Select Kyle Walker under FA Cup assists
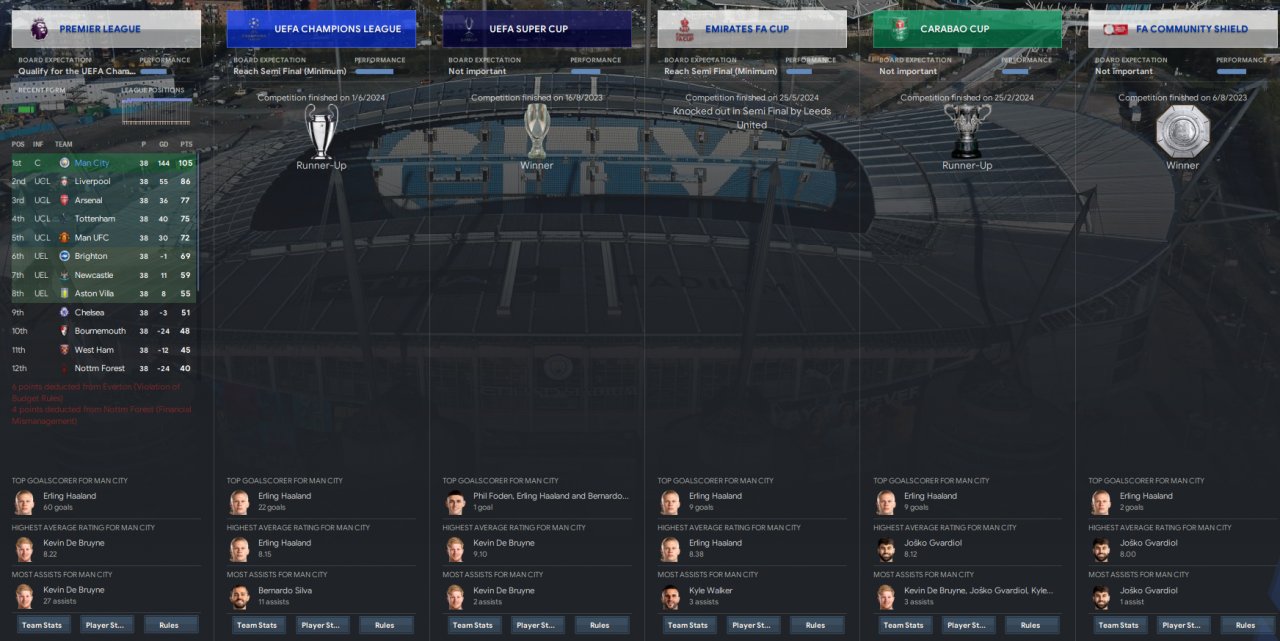 pos(709,590)
